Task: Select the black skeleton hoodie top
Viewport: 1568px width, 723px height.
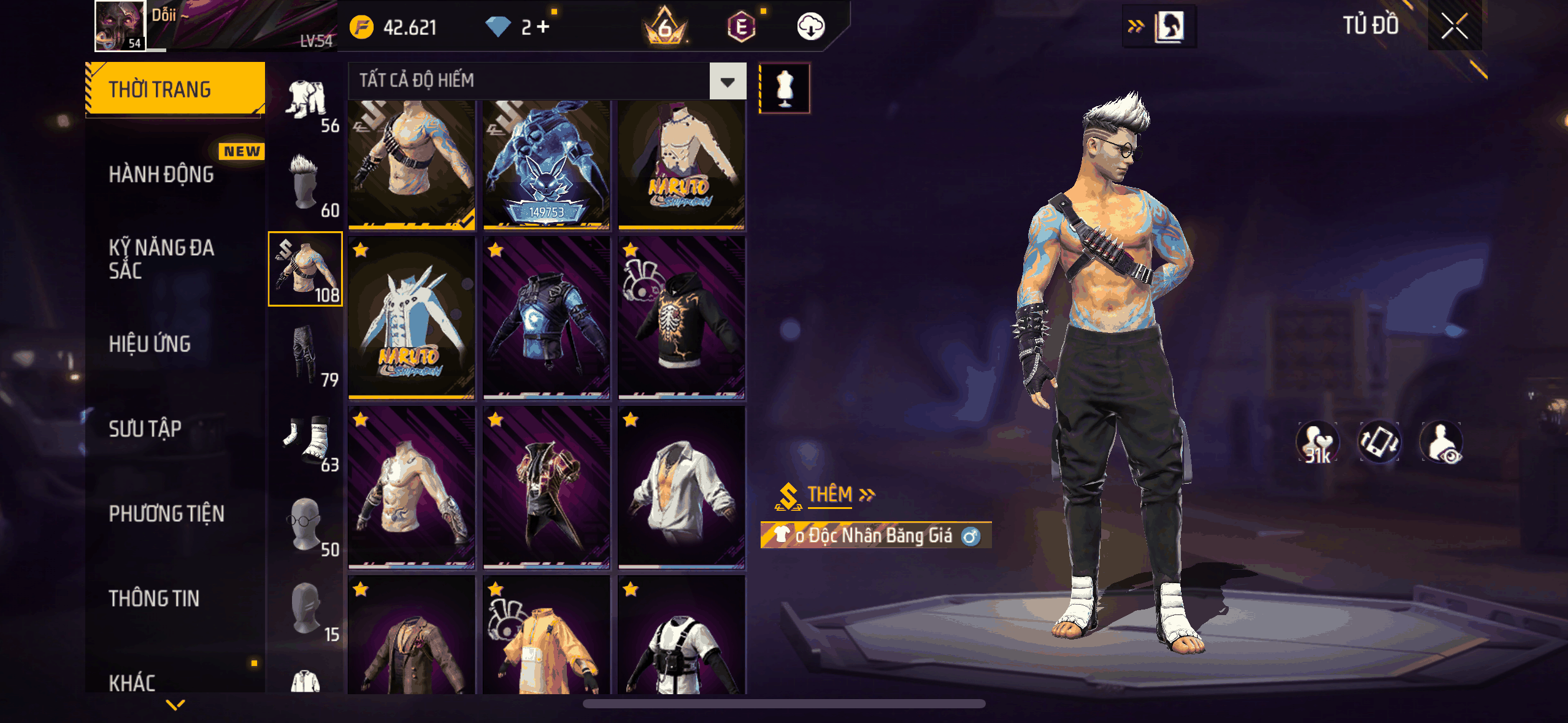Action: click(682, 319)
